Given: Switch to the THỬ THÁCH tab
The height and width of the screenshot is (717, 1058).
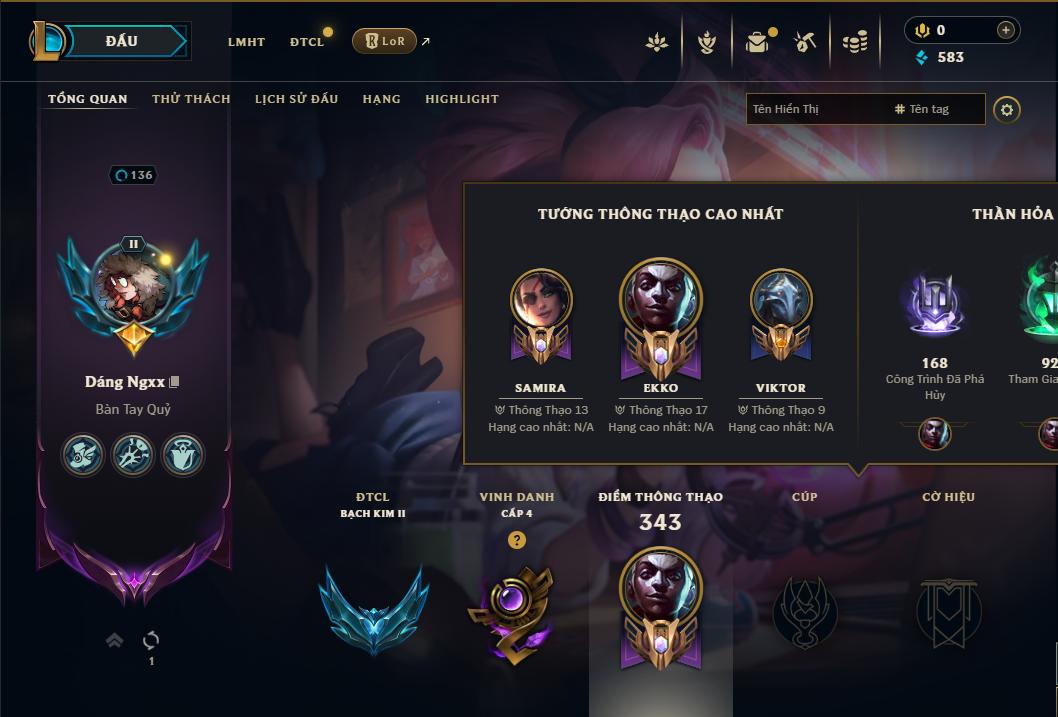Looking at the screenshot, I should coord(191,99).
